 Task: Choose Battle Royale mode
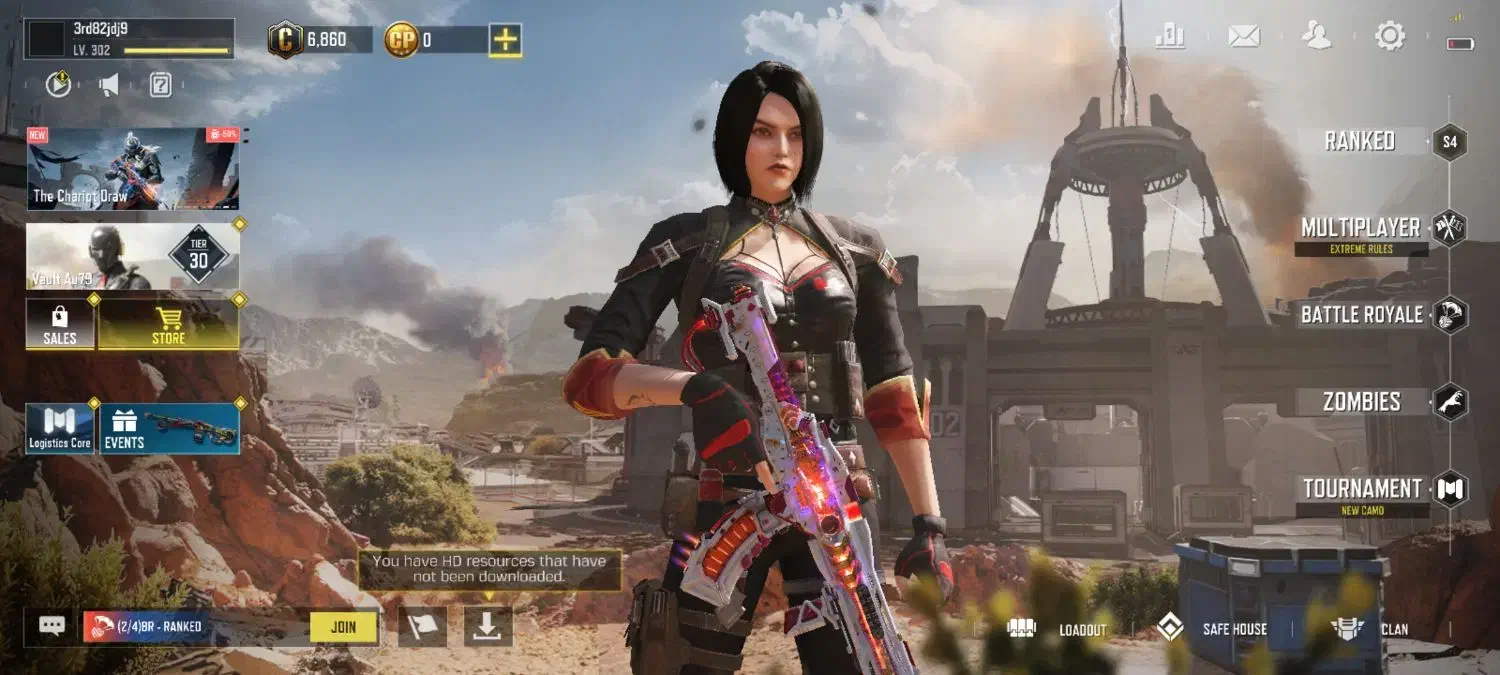coord(1362,315)
